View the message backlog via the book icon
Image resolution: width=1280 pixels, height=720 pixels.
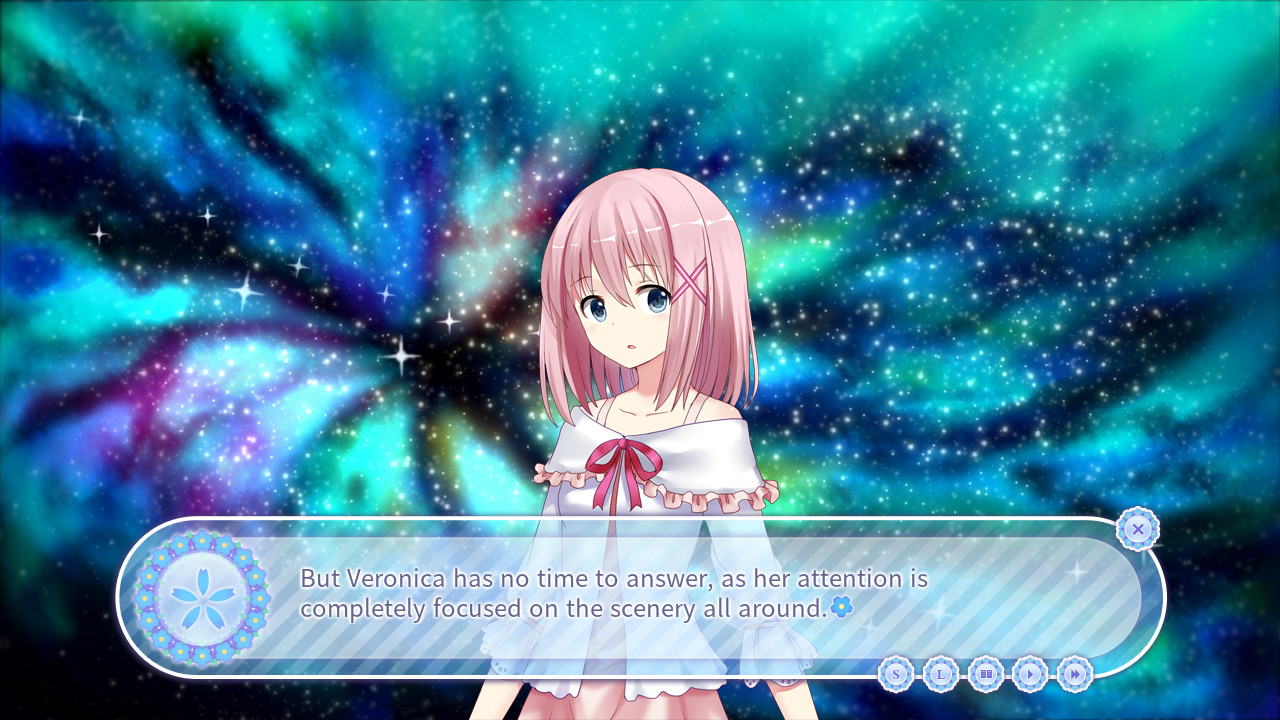tap(986, 675)
